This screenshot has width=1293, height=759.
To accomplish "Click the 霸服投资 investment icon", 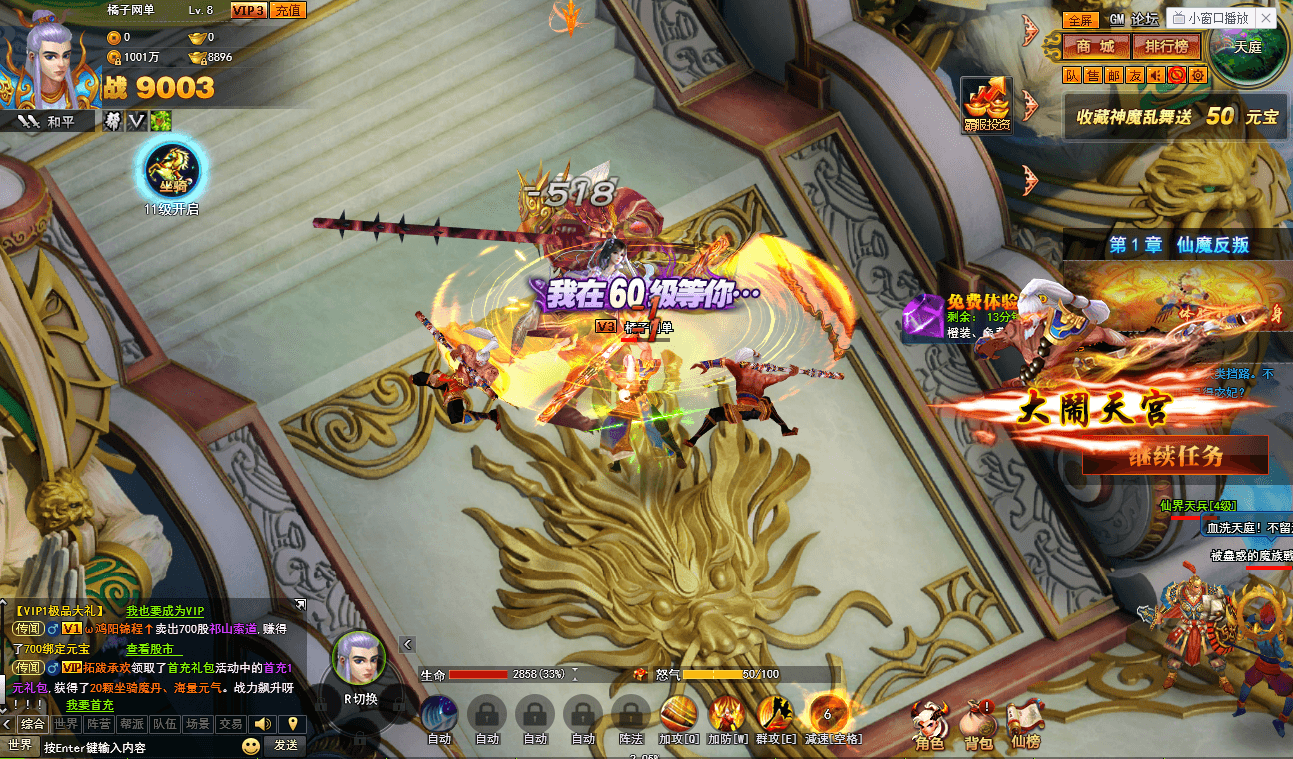I will click(987, 104).
